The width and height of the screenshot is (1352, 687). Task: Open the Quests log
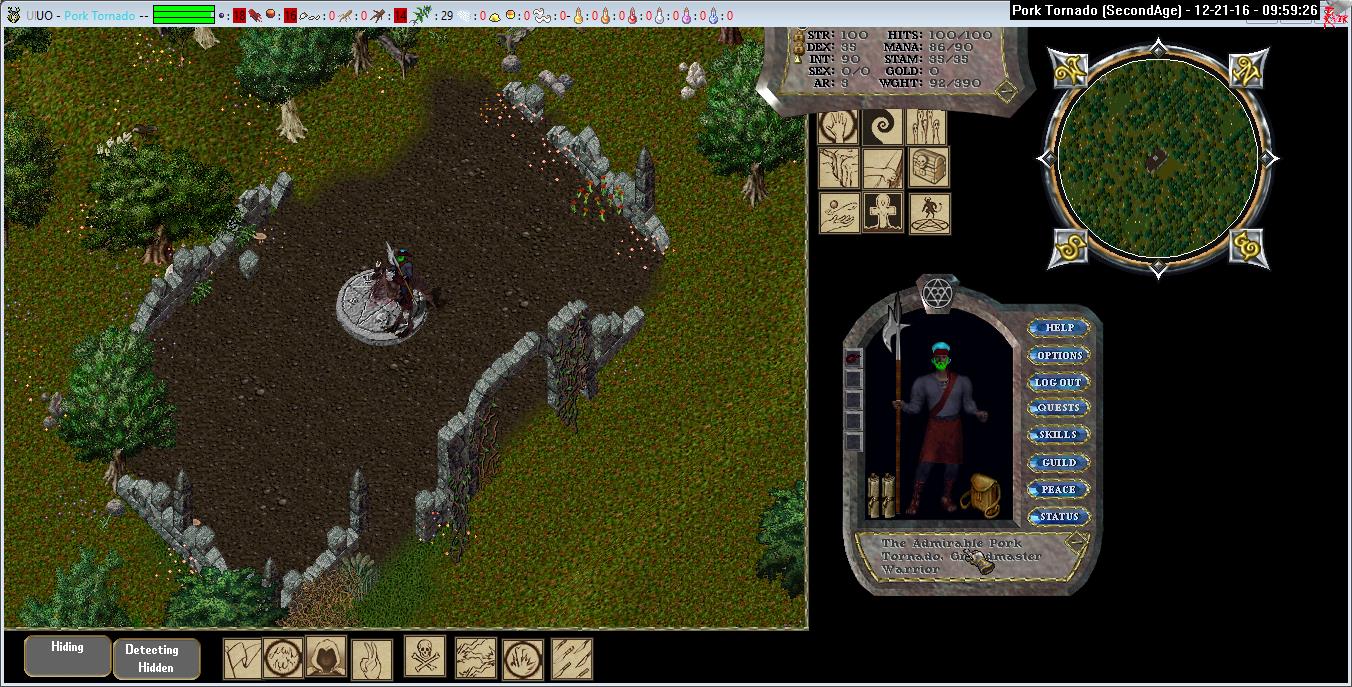click(1058, 408)
